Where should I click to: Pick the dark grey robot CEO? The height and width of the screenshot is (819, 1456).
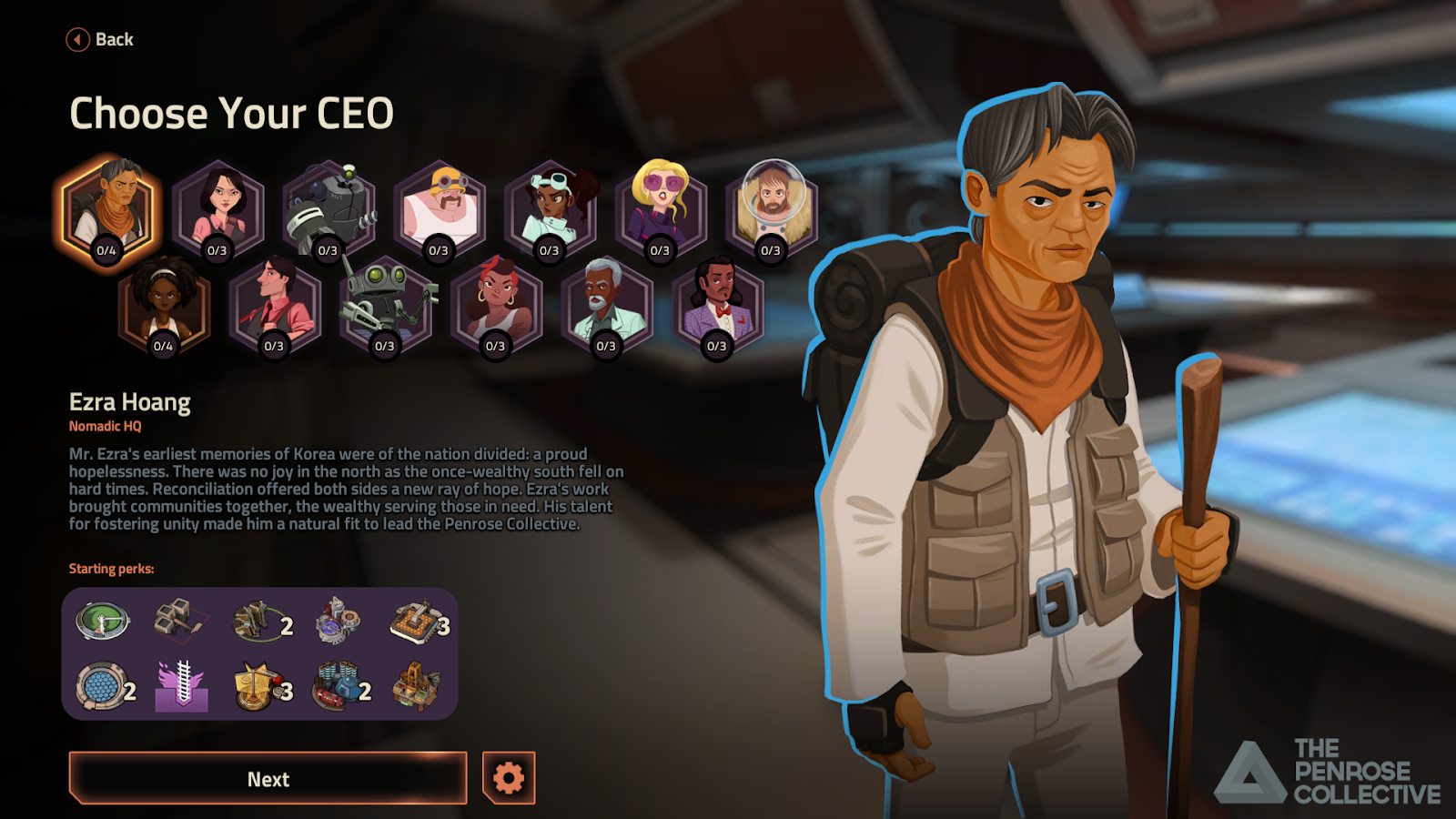(x=329, y=209)
